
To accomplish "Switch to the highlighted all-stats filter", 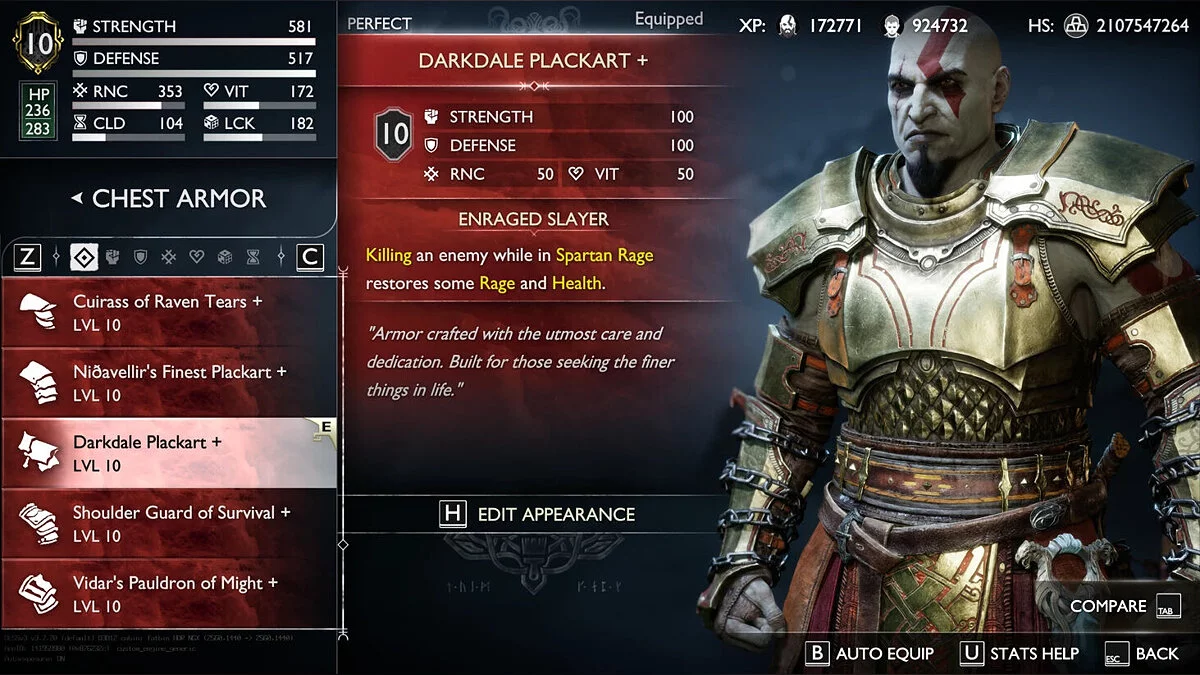I will [84, 257].
